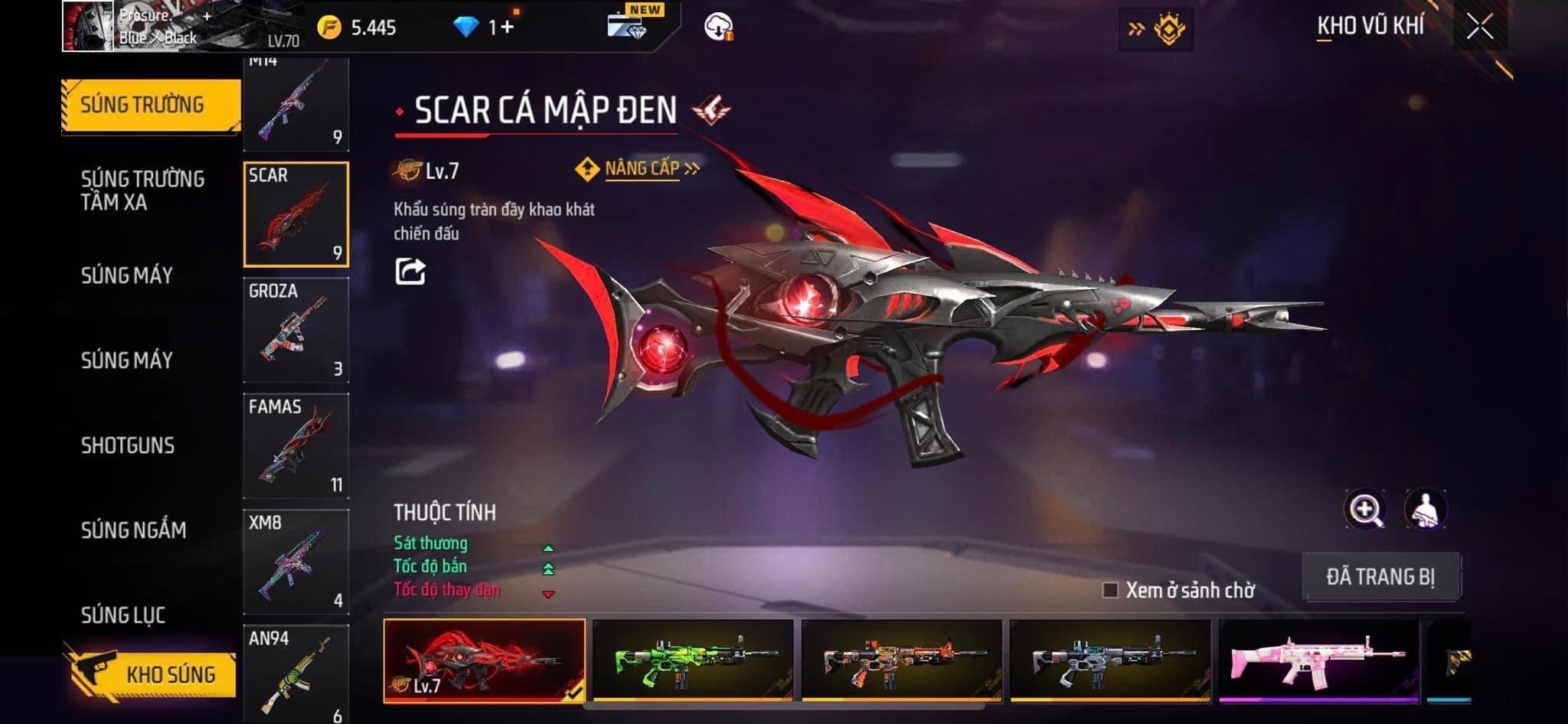
Task: Select the pink SCAR skin thumbnail
Action: pyautogui.click(x=1318, y=661)
